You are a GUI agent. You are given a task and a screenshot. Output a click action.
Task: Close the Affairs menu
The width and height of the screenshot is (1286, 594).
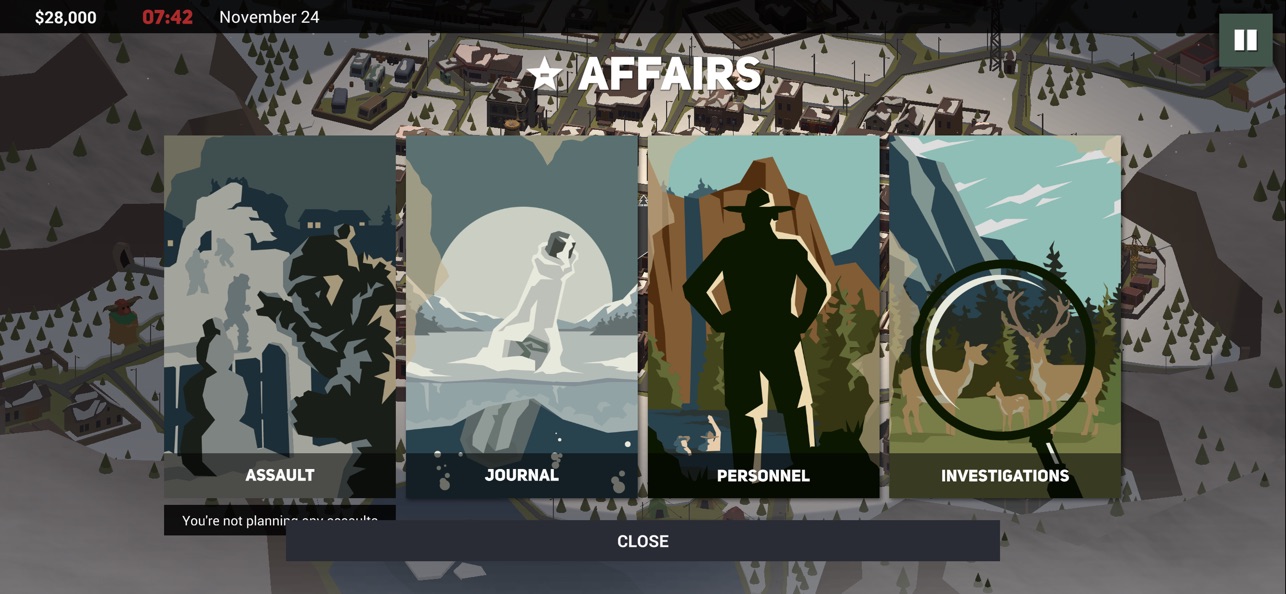(642, 541)
